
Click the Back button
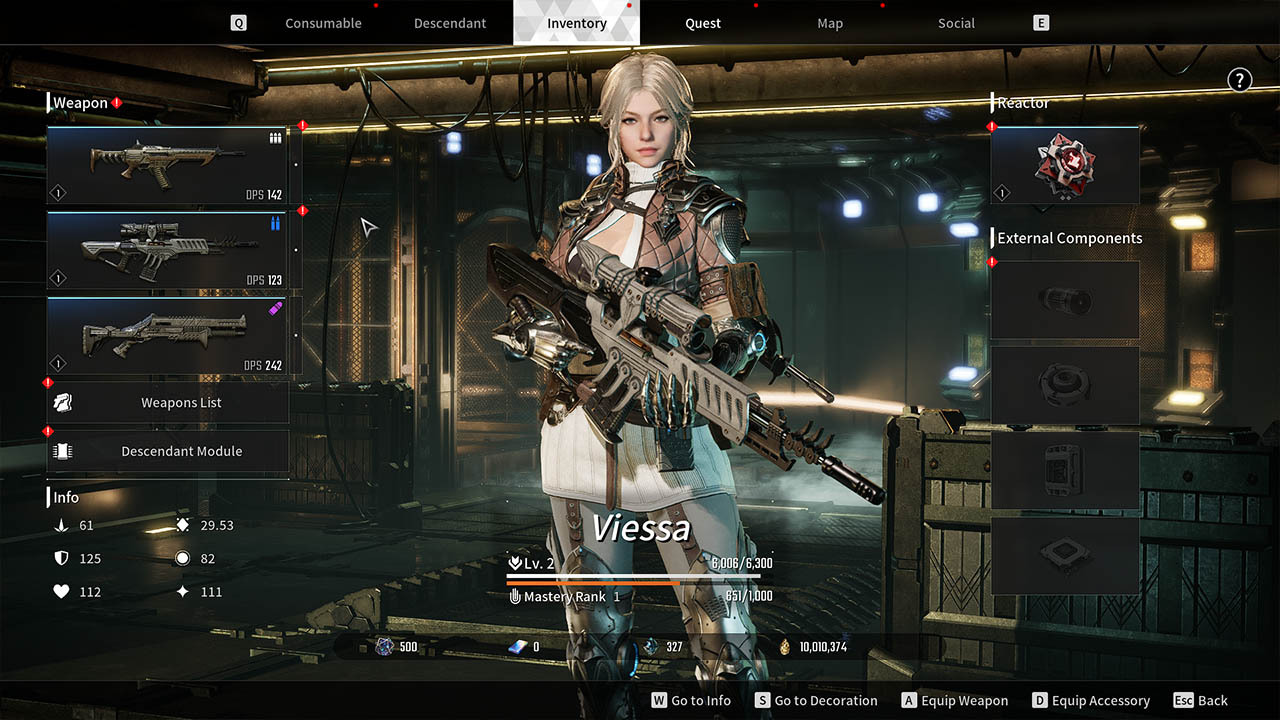tap(1200, 701)
